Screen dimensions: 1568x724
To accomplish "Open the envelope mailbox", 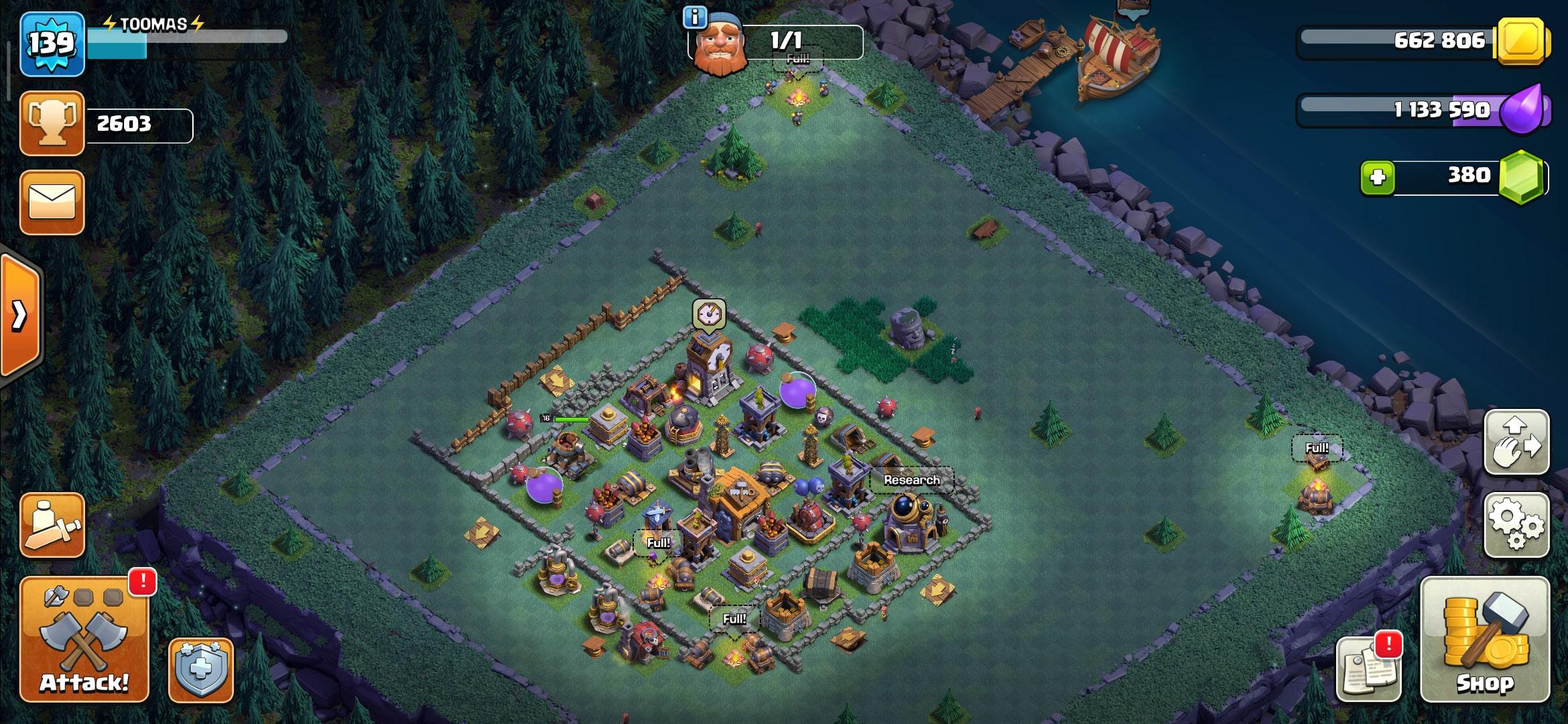I will [x=52, y=202].
